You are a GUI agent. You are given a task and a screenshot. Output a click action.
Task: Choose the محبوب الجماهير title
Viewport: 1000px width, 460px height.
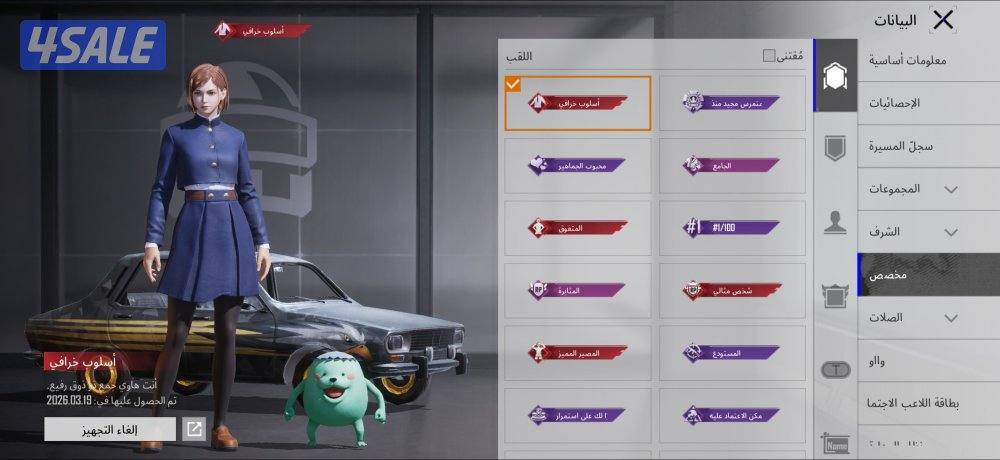[578, 165]
